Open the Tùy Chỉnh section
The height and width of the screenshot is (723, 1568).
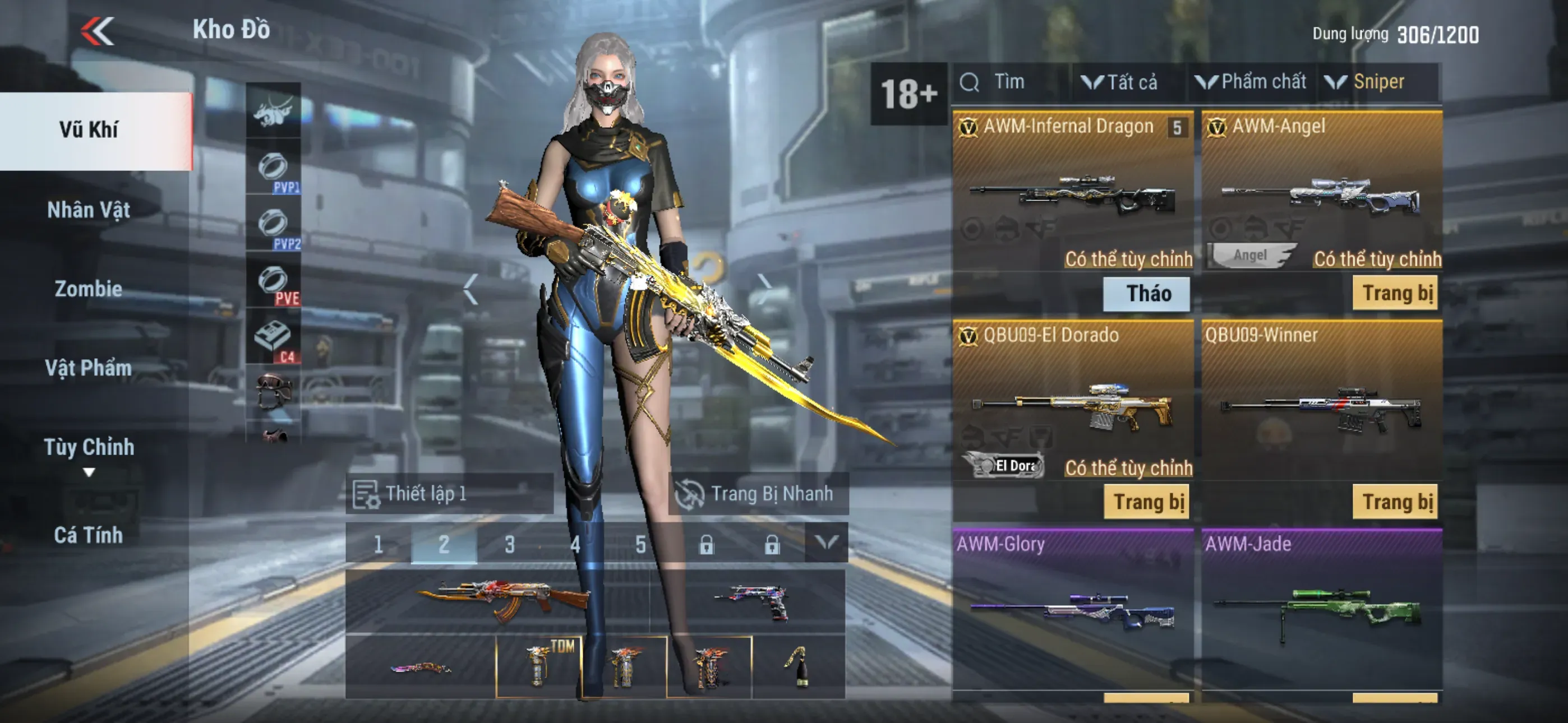(x=89, y=448)
